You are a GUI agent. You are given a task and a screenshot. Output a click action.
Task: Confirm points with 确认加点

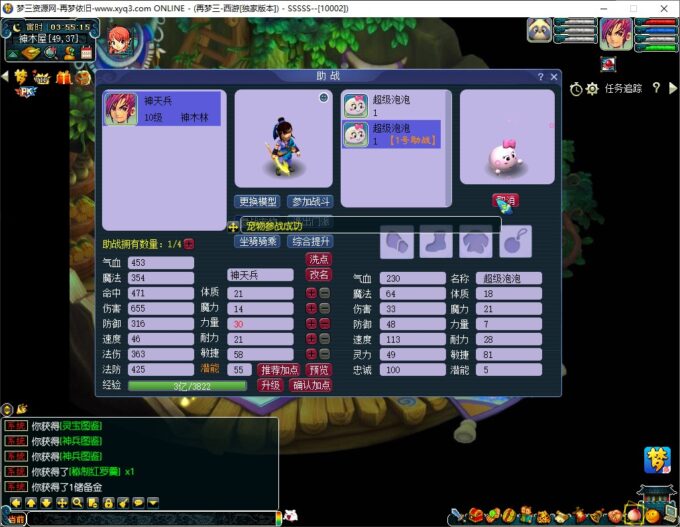click(x=311, y=385)
